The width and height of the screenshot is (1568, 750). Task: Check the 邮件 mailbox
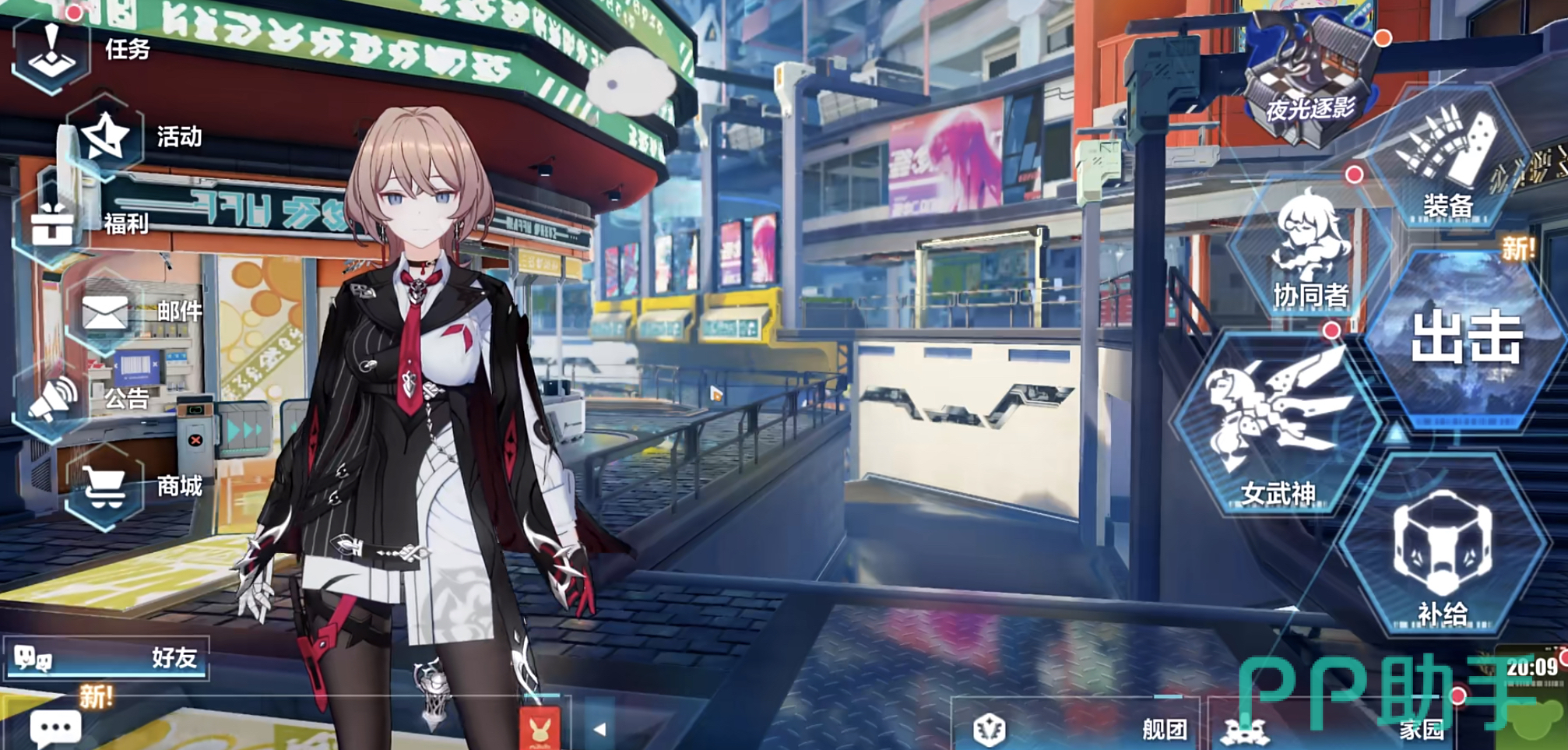(x=106, y=313)
